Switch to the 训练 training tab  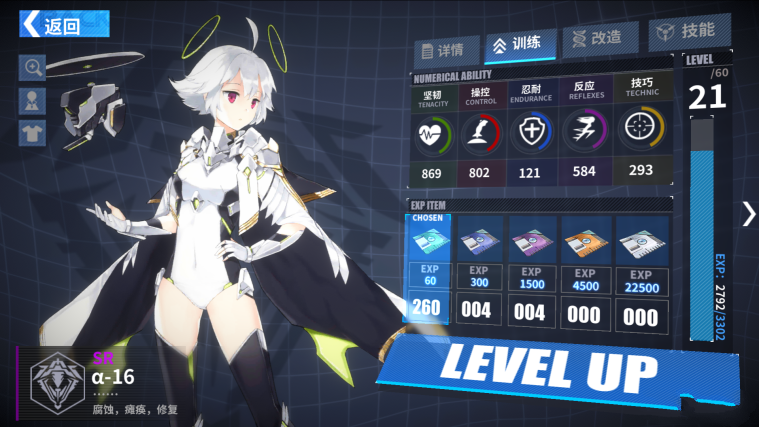516,44
